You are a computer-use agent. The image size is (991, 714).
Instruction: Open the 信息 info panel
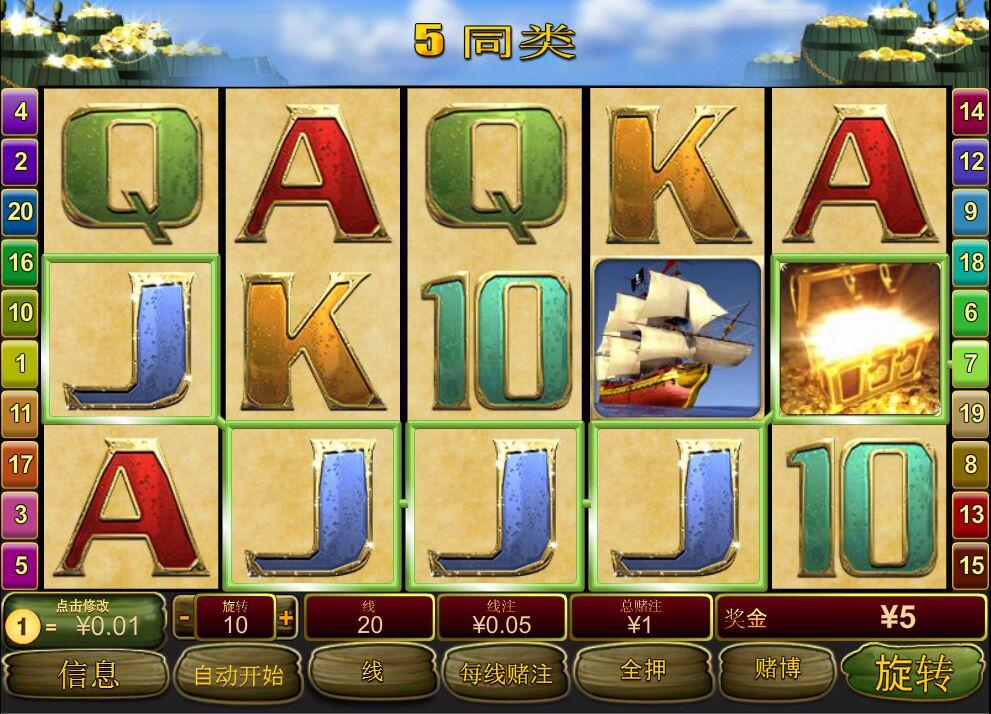tap(87, 674)
